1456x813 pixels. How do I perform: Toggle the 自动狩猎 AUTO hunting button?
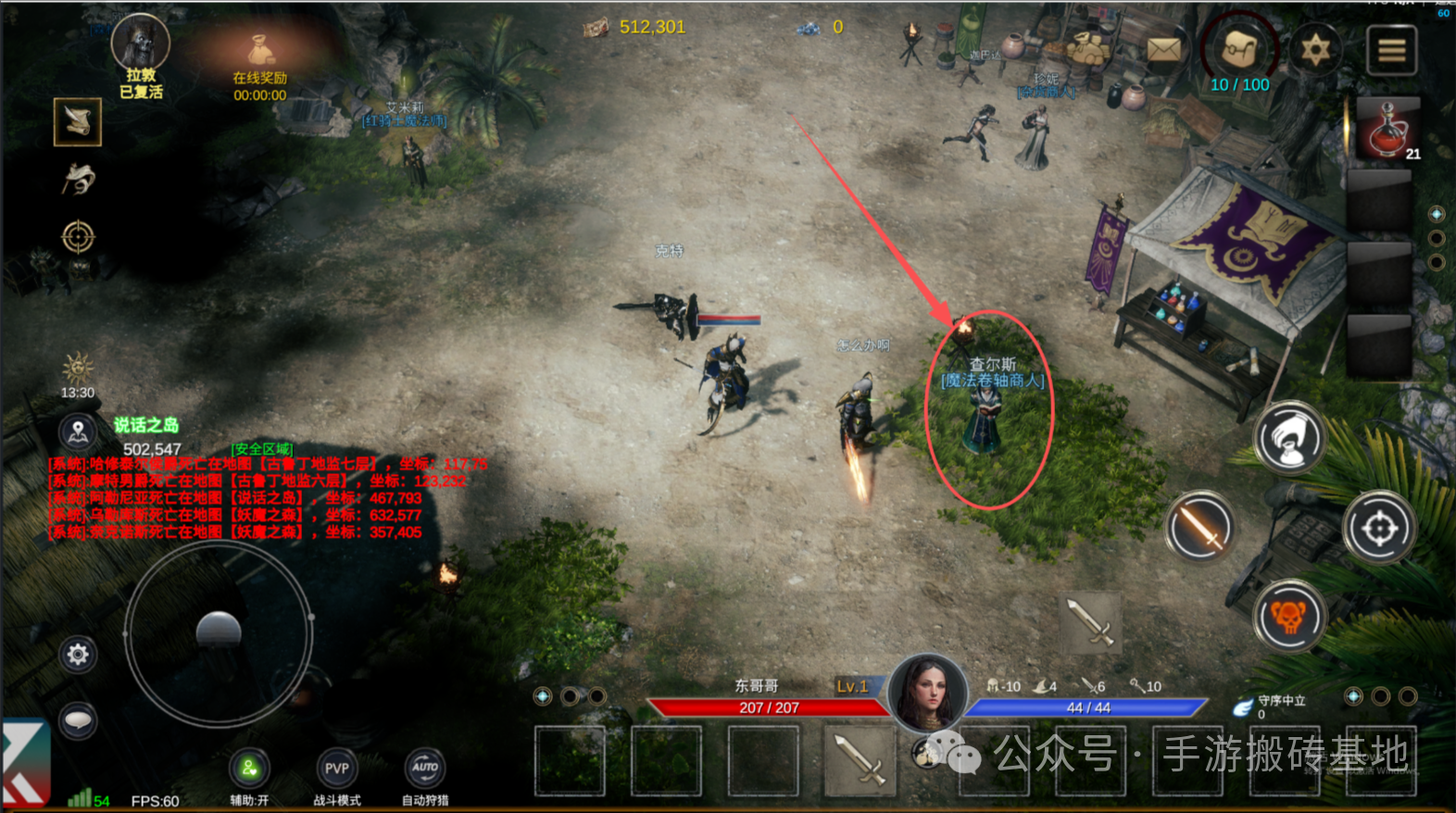pos(425,769)
